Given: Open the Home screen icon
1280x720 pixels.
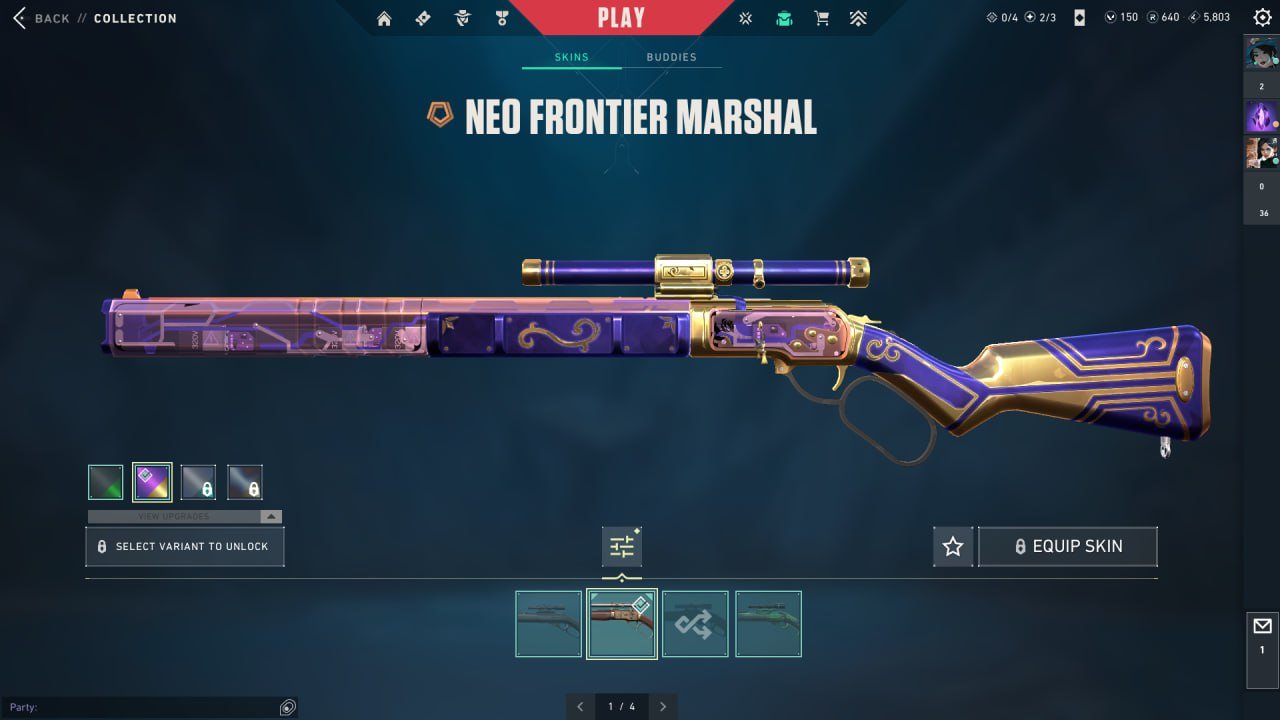Looking at the screenshot, I should pyautogui.click(x=384, y=17).
